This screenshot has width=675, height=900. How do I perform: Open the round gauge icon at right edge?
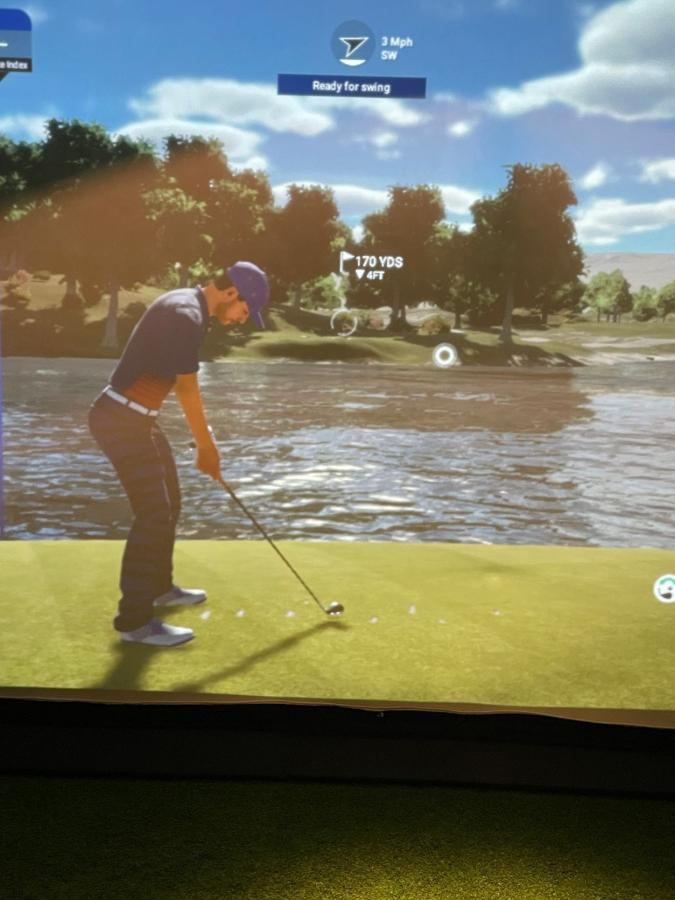(665, 589)
